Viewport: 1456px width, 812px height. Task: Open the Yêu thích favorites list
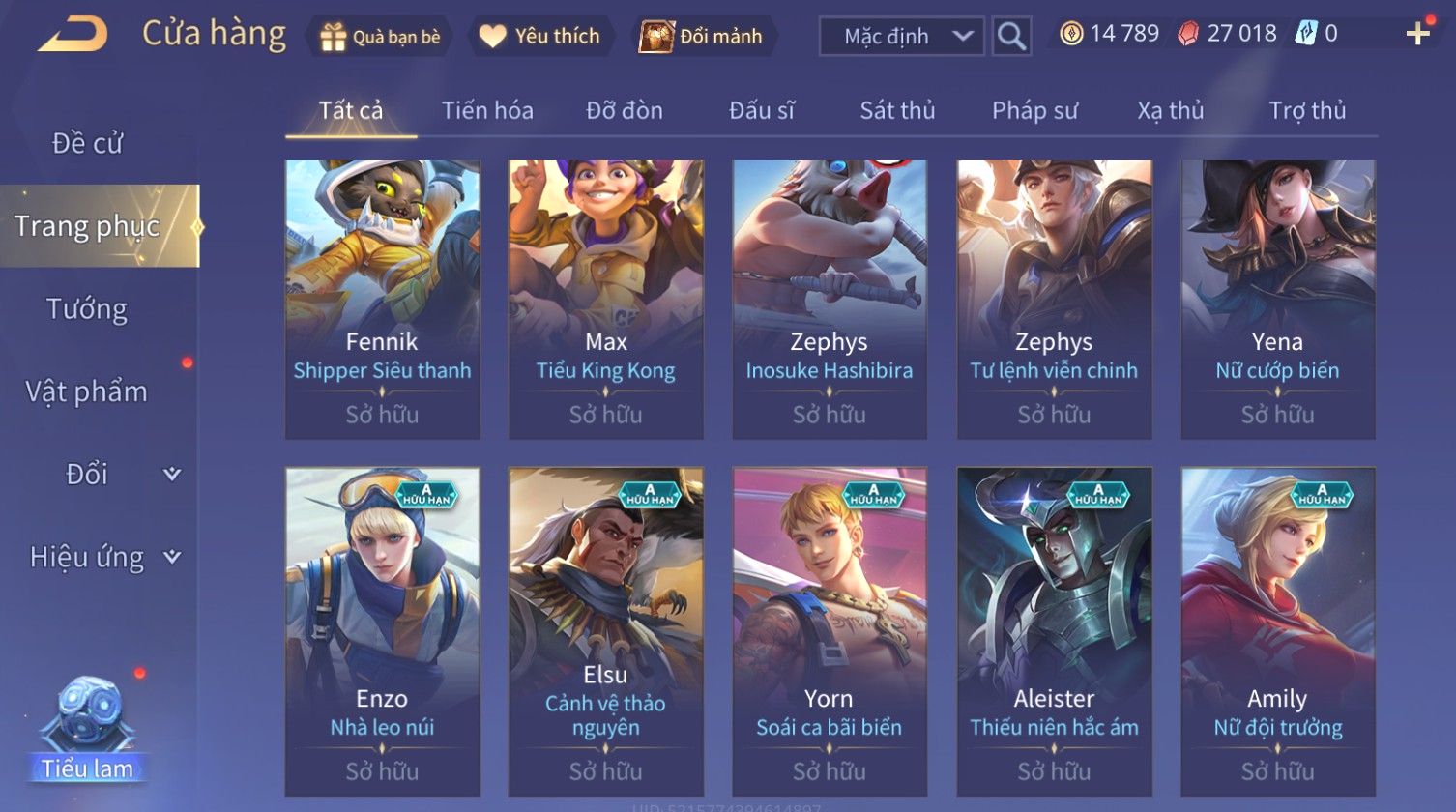pyautogui.click(x=541, y=37)
